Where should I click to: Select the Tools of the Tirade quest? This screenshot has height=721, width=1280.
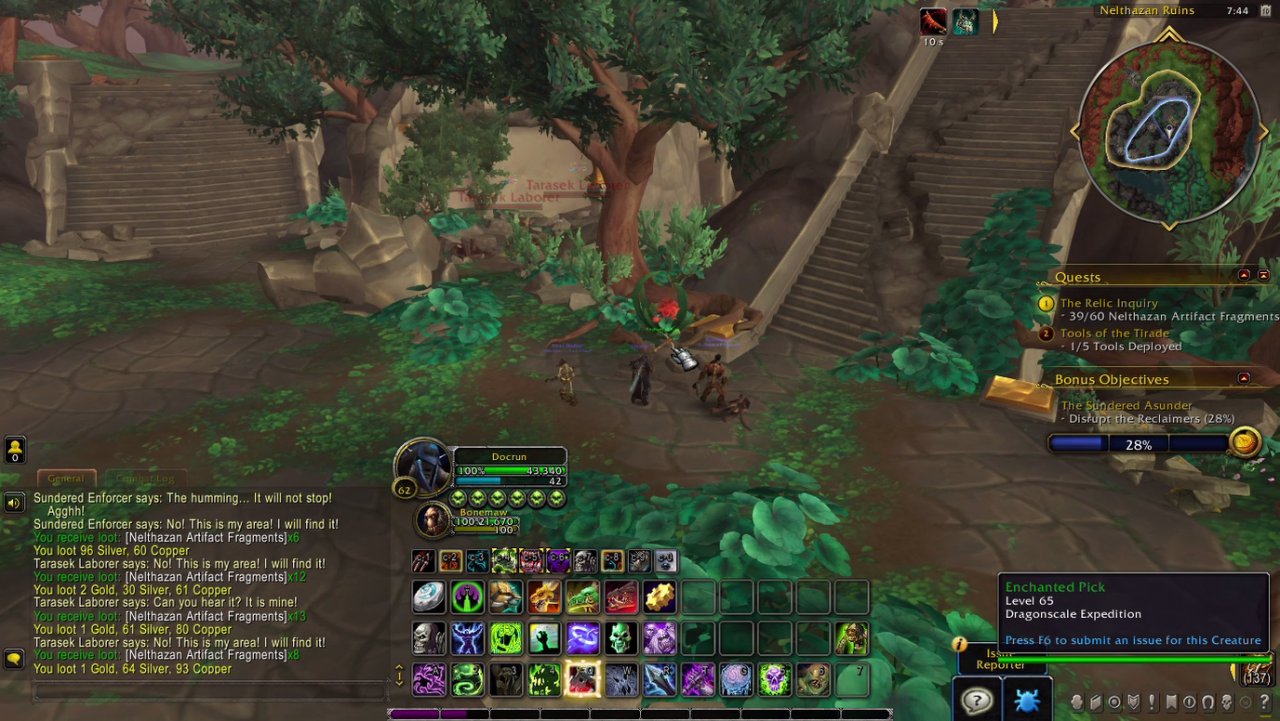[x=1114, y=333]
